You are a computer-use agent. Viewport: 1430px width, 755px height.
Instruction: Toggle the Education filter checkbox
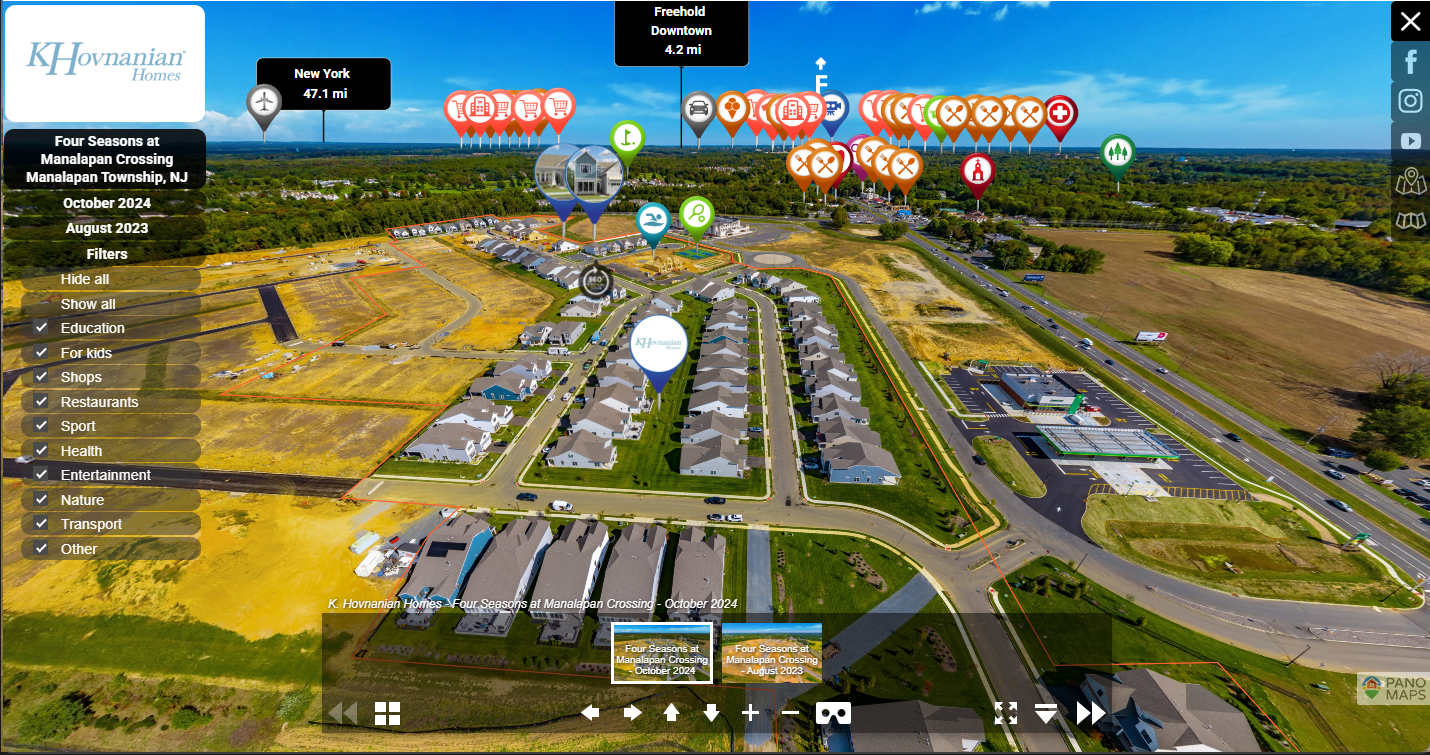pyautogui.click(x=41, y=328)
